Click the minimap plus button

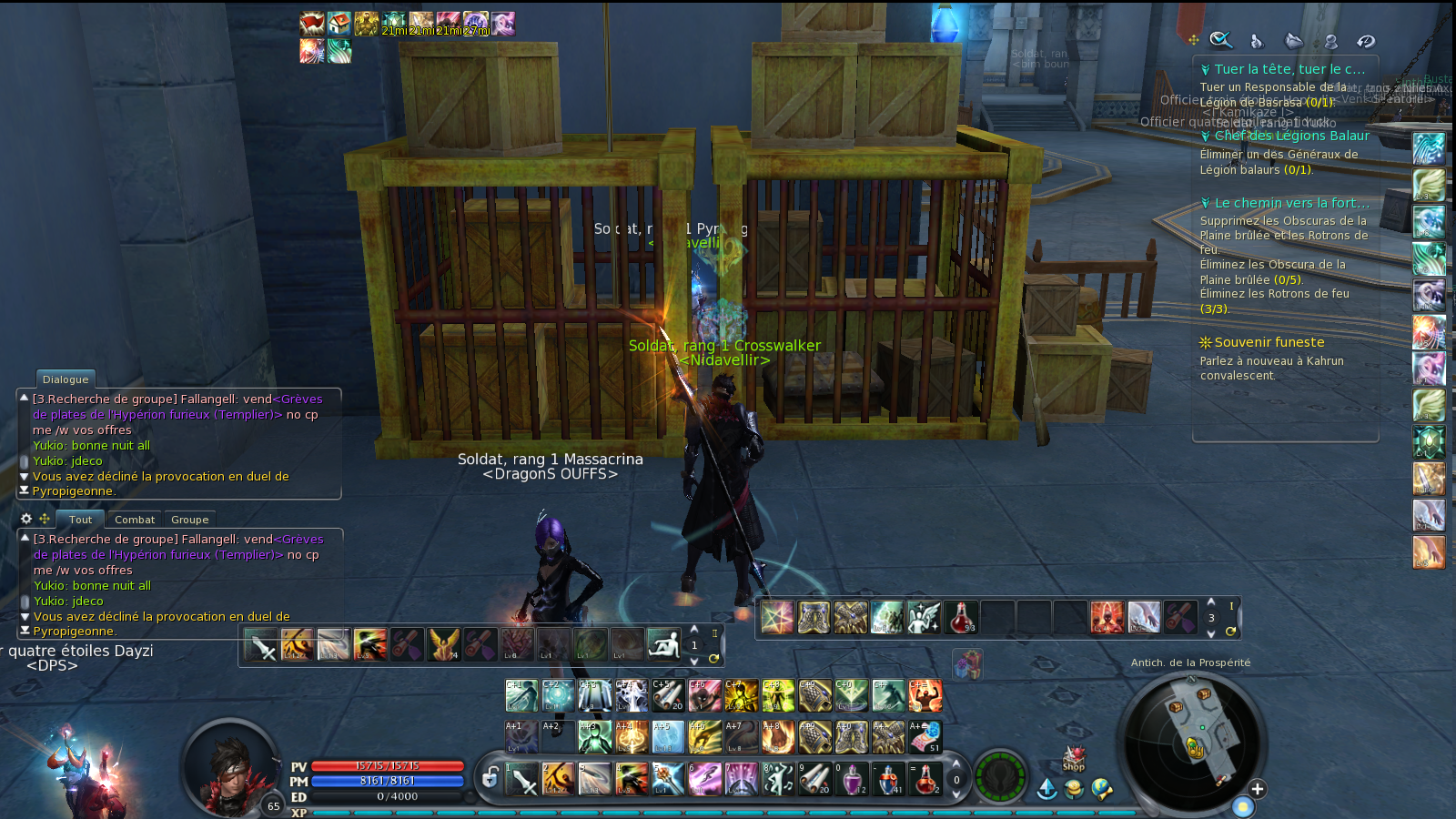tap(1257, 789)
